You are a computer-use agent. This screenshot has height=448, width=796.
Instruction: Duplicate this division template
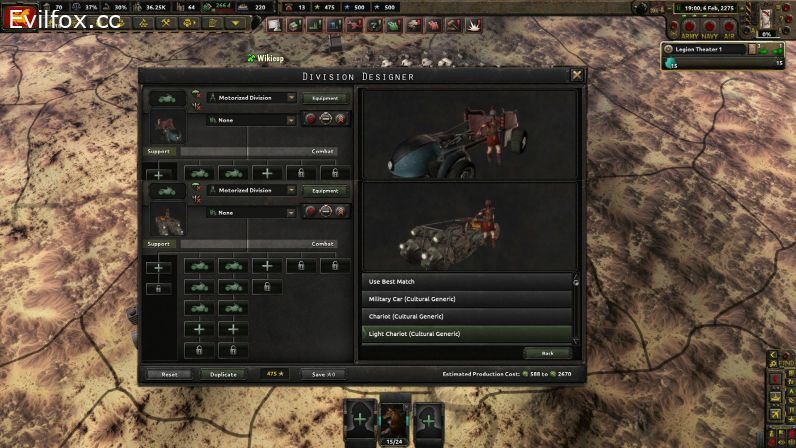click(x=224, y=374)
